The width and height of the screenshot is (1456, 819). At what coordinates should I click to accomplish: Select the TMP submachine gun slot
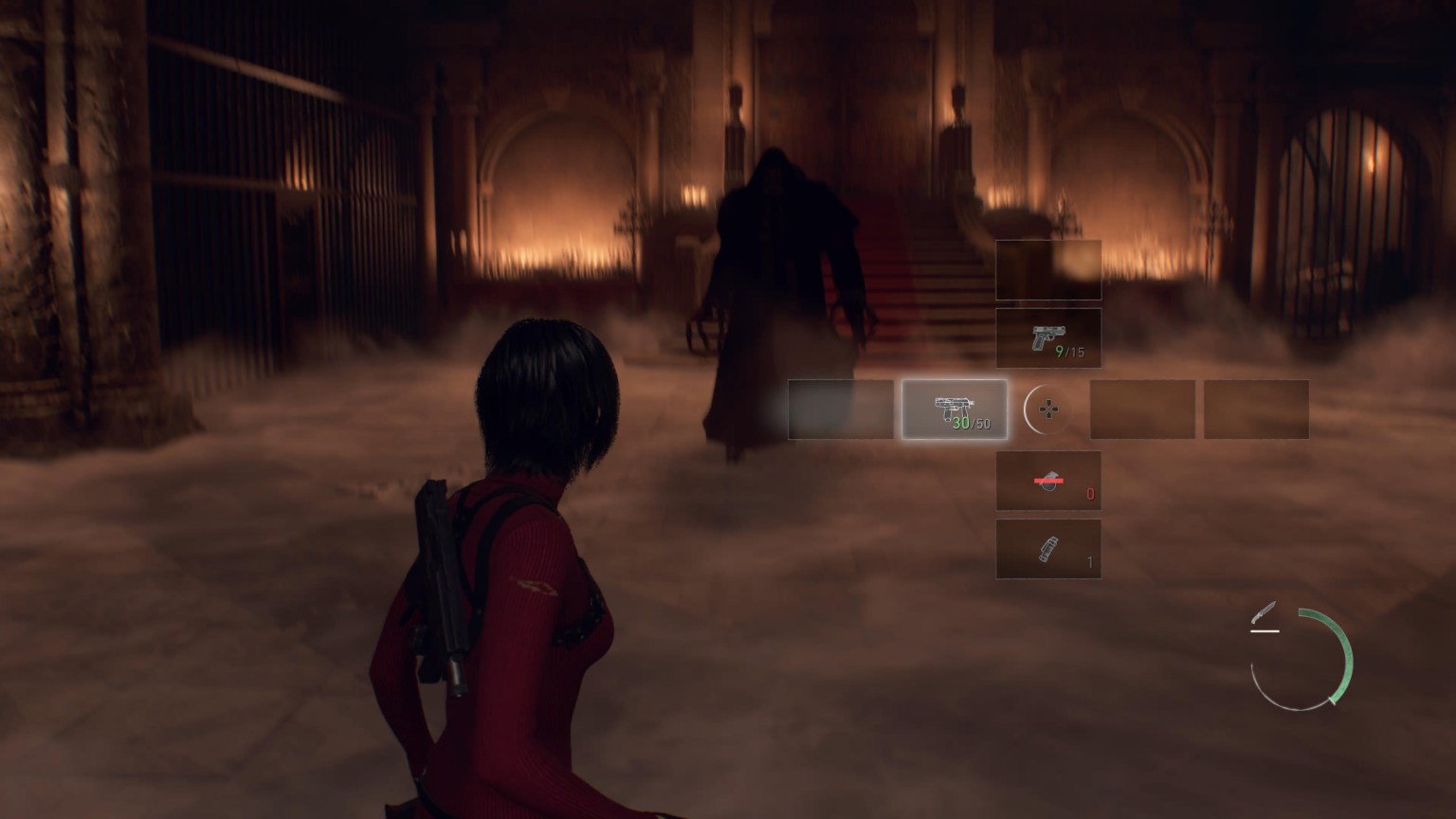955,409
